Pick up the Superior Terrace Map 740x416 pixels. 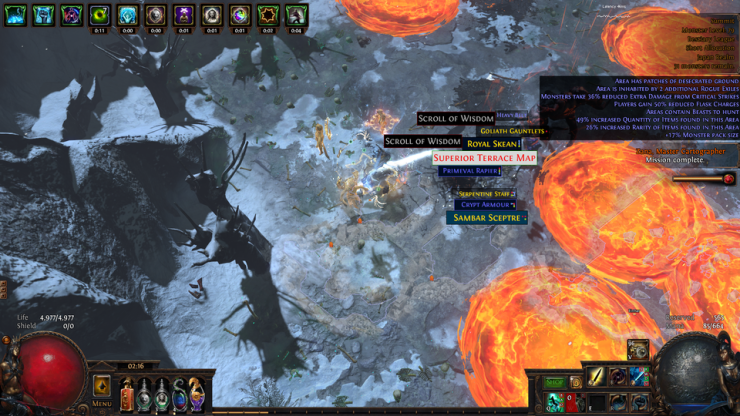pyautogui.click(x=485, y=157)
